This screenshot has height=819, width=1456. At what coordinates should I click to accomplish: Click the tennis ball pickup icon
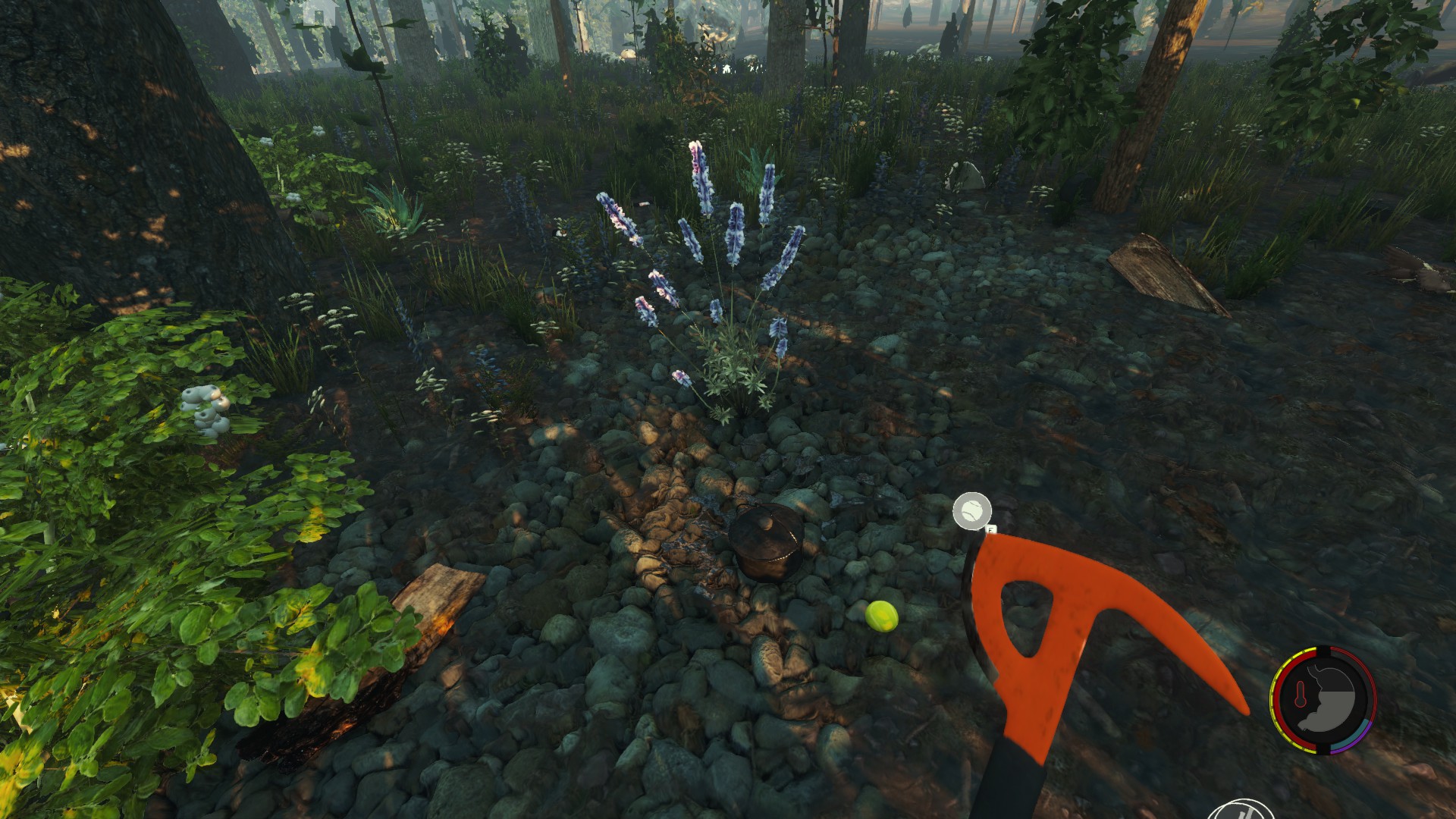[971, 510]
